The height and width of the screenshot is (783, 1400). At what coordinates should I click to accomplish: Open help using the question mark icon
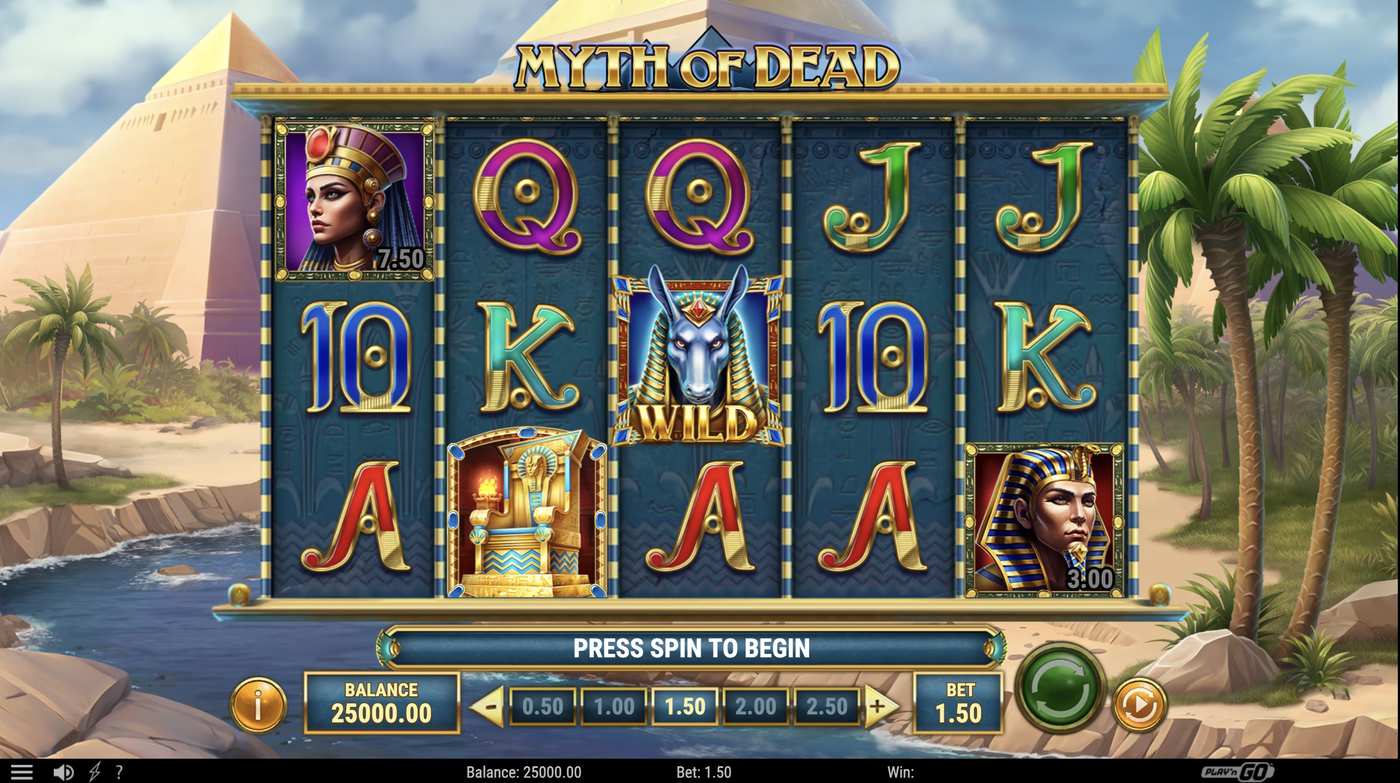(x=118, y=771)
